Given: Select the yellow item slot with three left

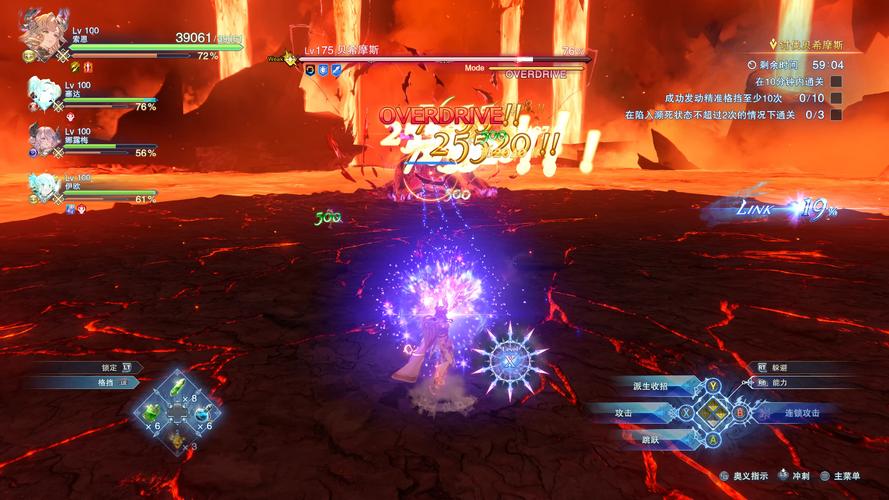Looking at the screenshot, I should click(x=177, y=438).
